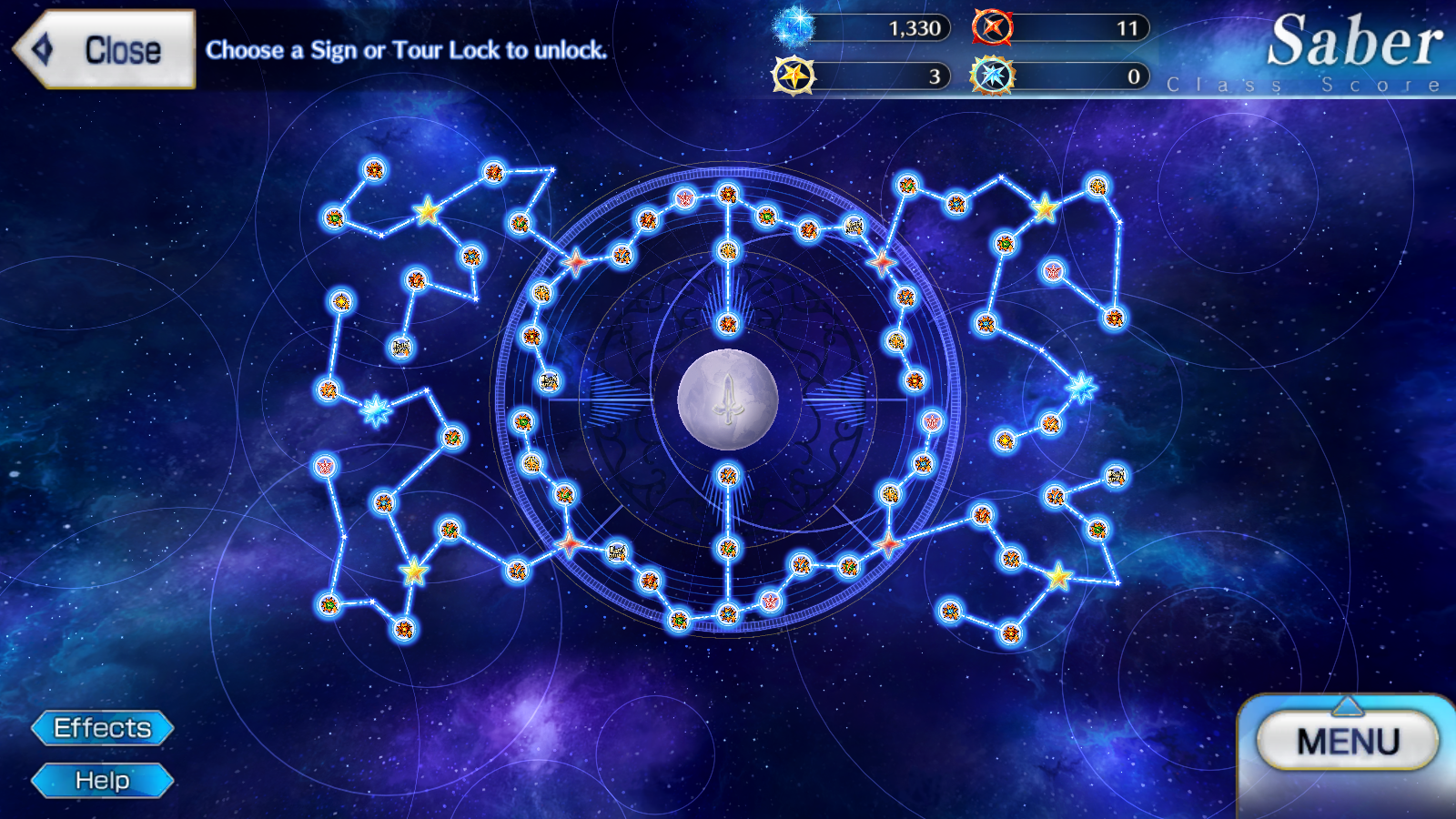Close the Saber Class Score screen
1456x819 pixels.
(105, 50)
